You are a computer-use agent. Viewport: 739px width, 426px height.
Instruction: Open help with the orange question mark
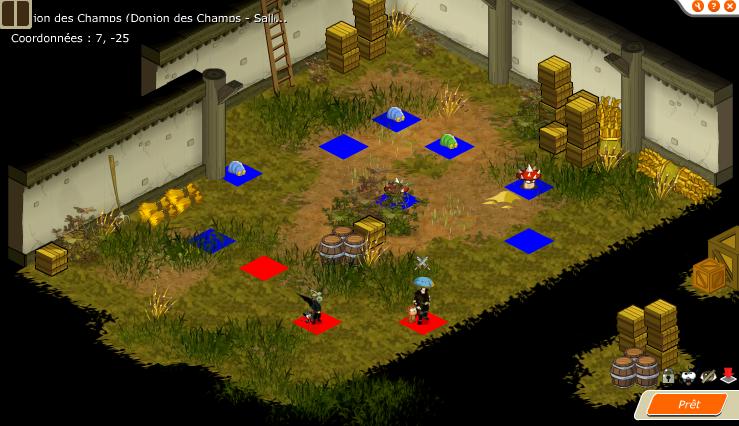click(x=714, y=6)
